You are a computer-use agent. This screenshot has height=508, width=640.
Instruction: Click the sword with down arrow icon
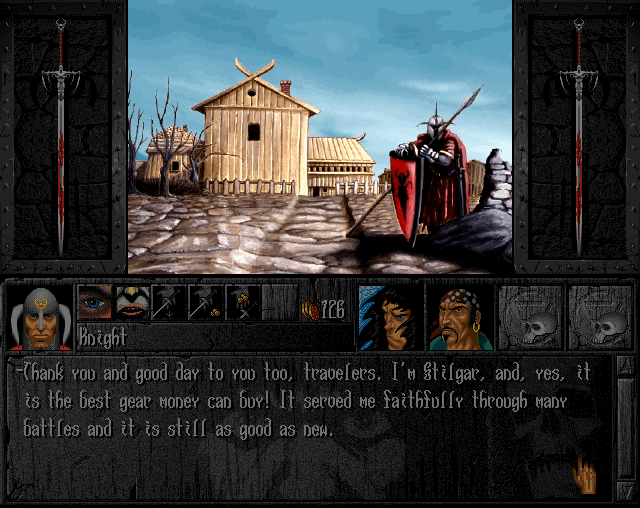(169, 302)
